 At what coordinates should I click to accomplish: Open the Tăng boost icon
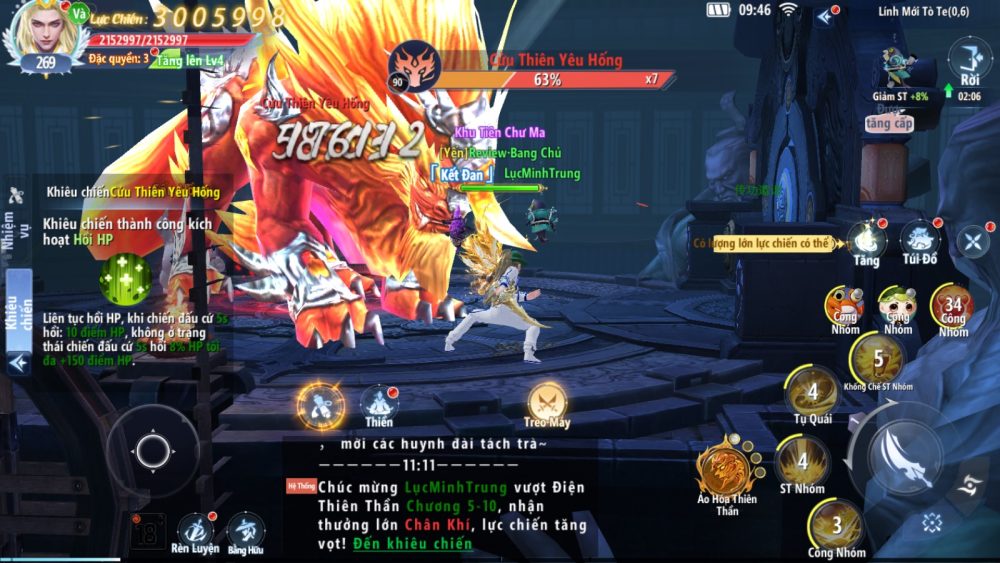pos(866,242)
